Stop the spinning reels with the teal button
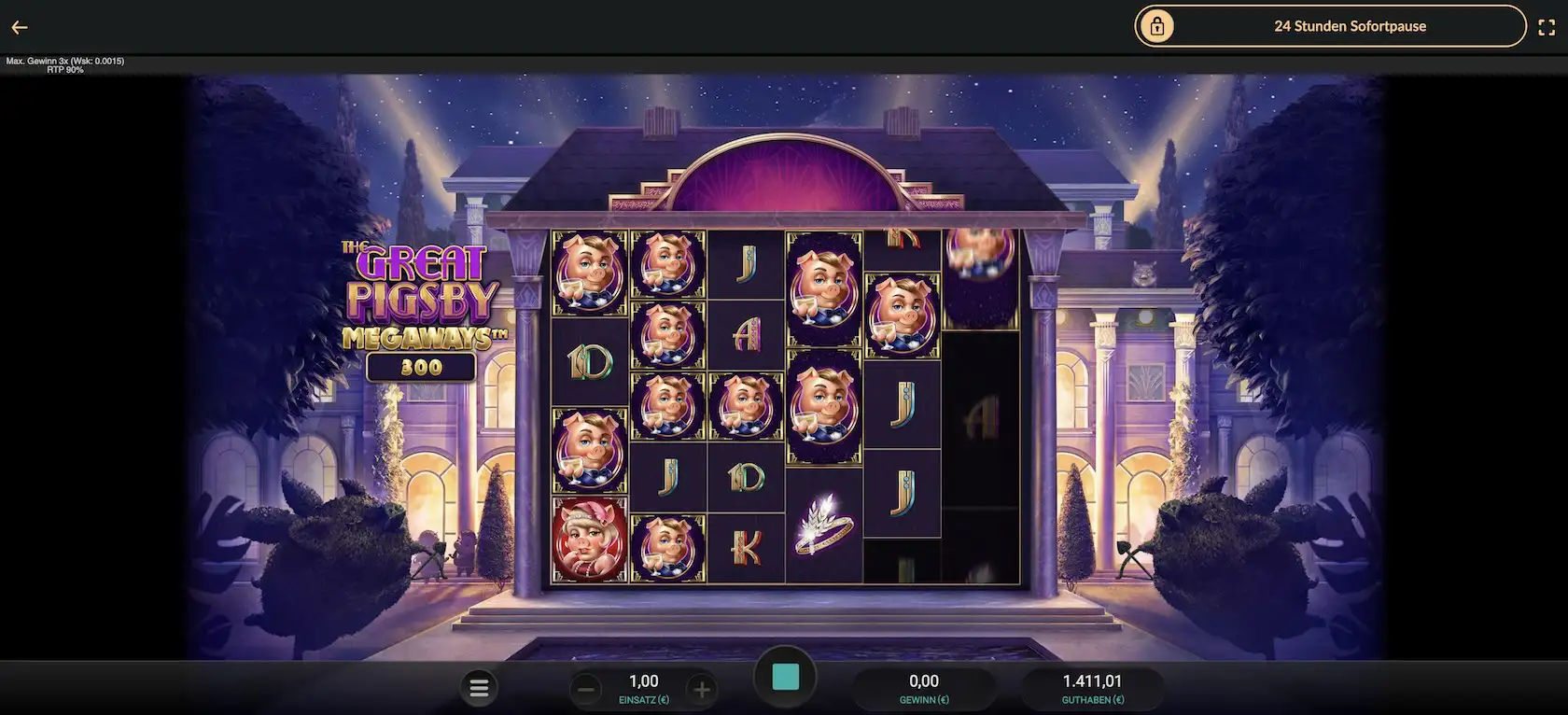This screenshot has height=715, width=1568. point(785,678)
